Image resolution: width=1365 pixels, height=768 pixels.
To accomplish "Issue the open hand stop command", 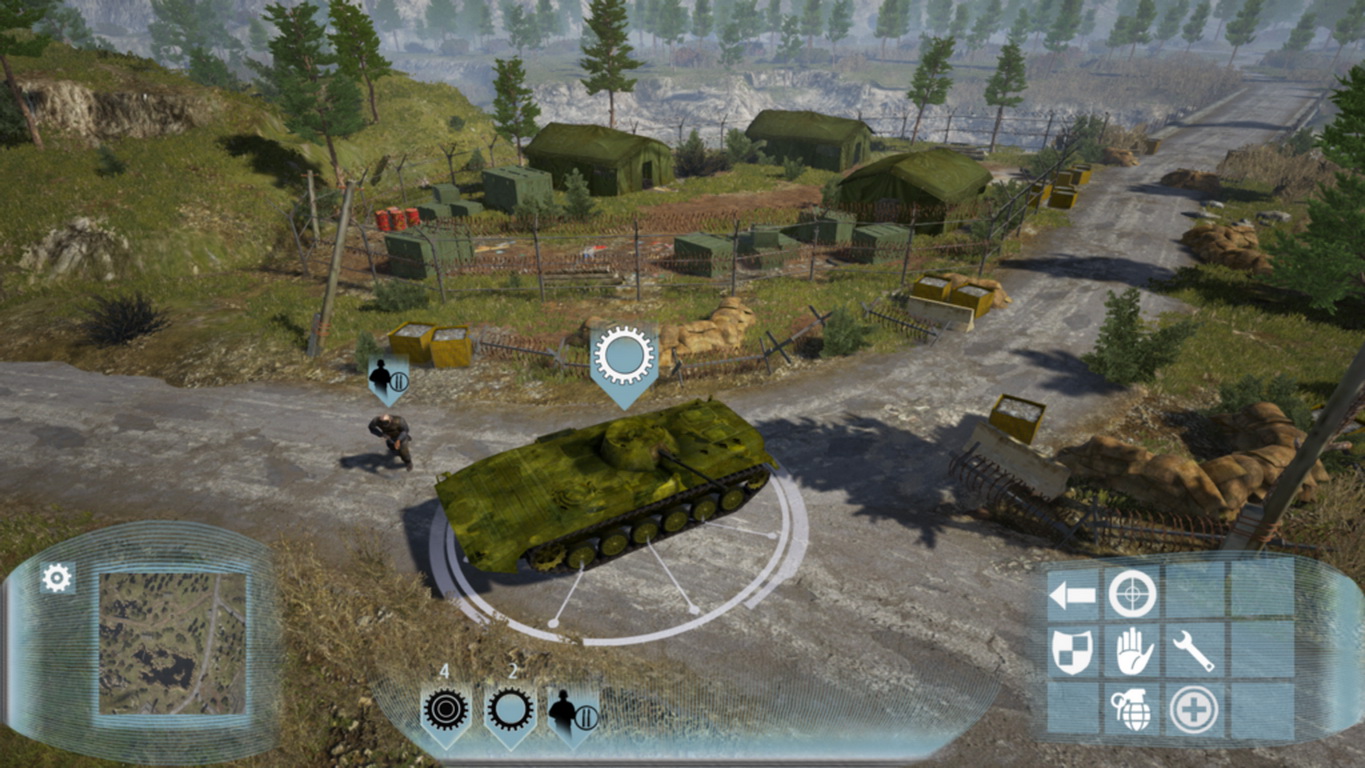I will 1134,651.
